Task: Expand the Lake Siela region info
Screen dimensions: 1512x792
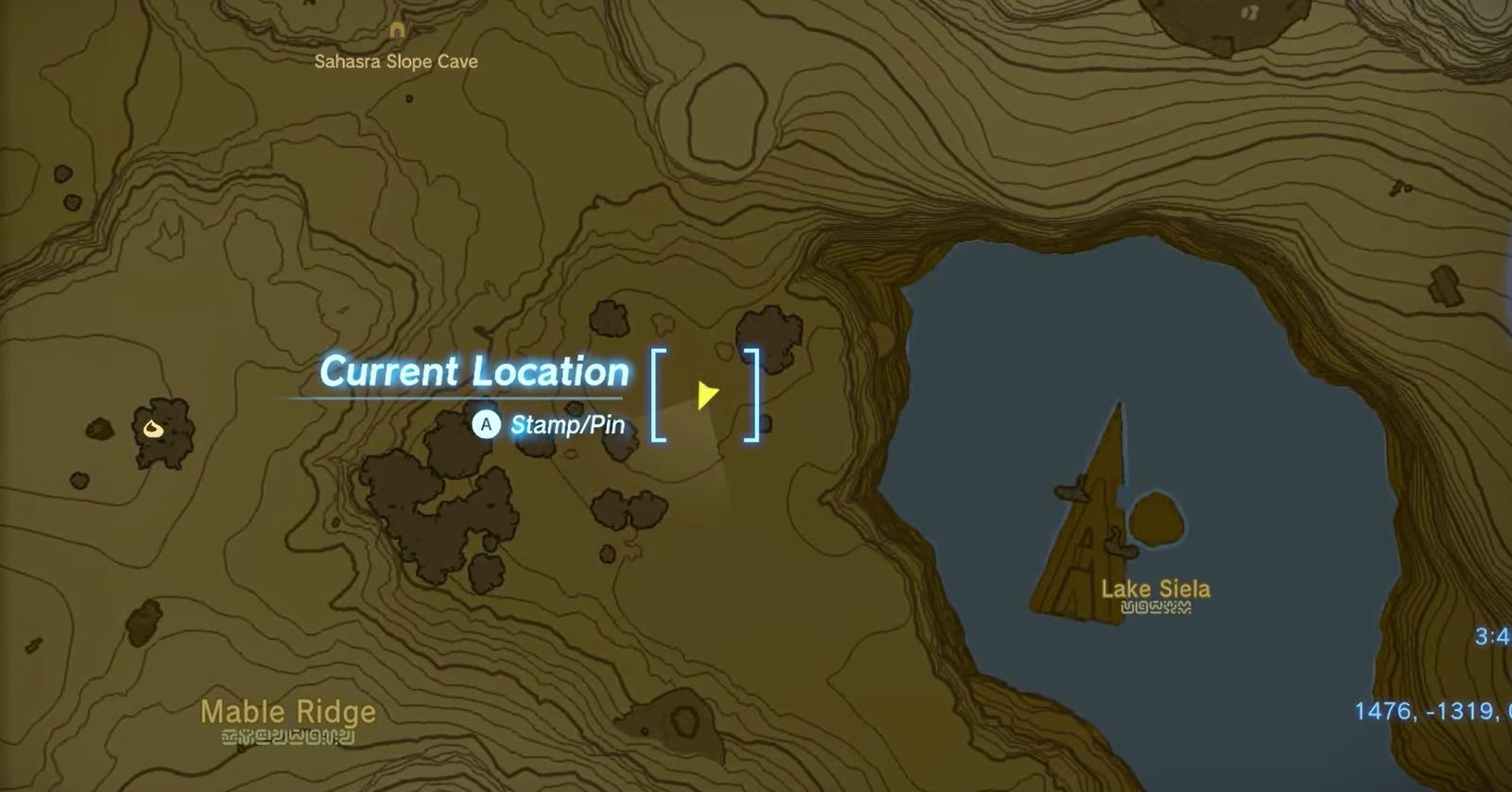Action: pyautogui.click(x=1155, y=588)
